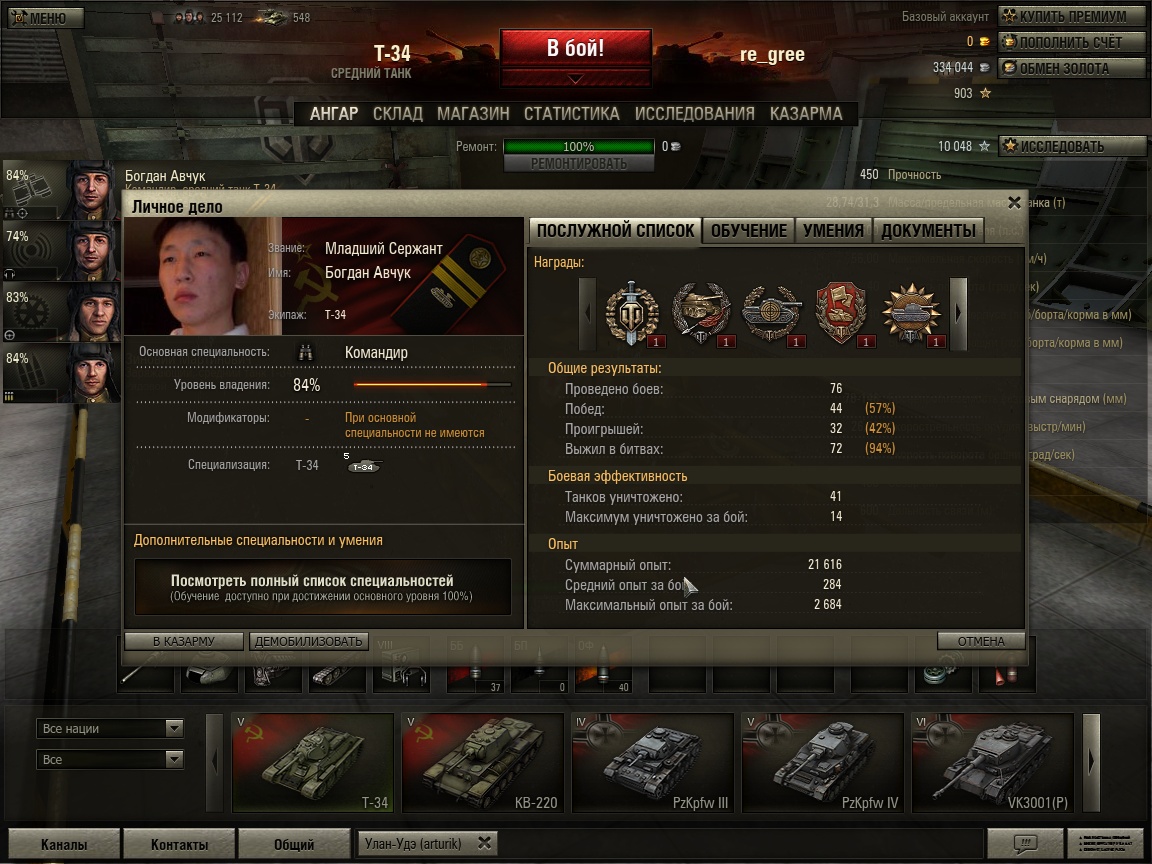Start a battle with the В бой! button
This screenshot has height=864, width=1152.
pyautogui.click(x=575, y=49)
